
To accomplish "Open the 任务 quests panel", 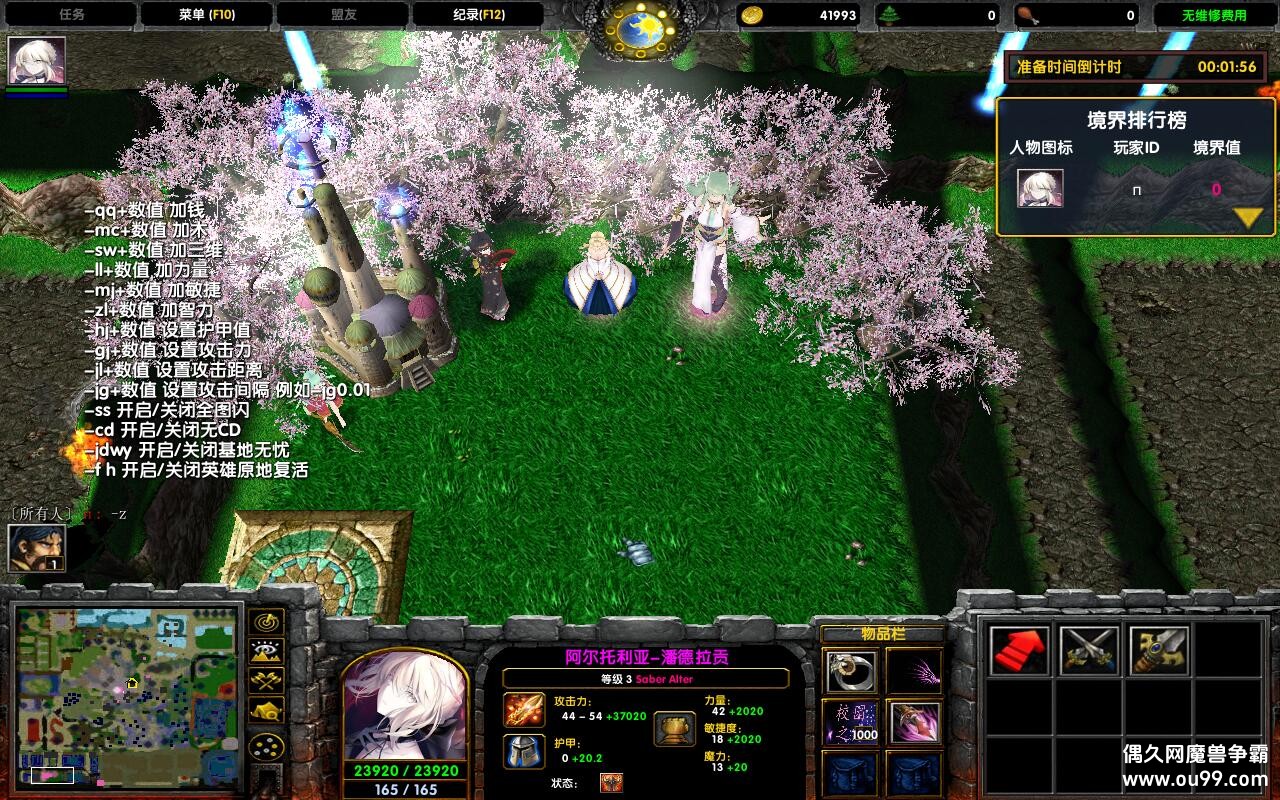I will click(x=72, y=15).
